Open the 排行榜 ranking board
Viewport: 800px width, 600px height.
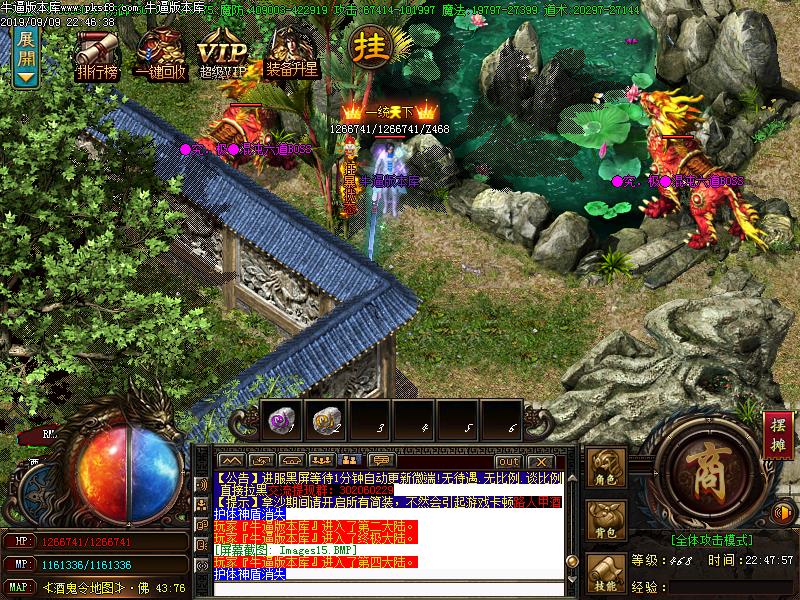point(97,56)
